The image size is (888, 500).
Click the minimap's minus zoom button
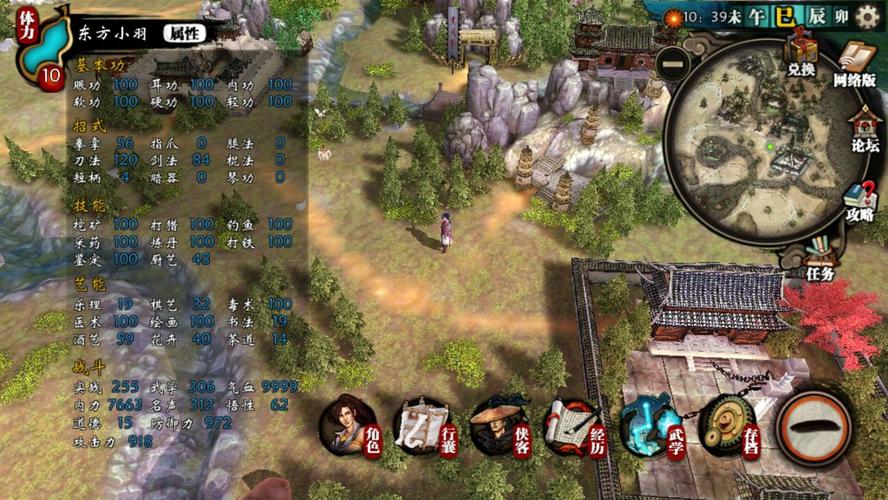[x=675, y=62]
